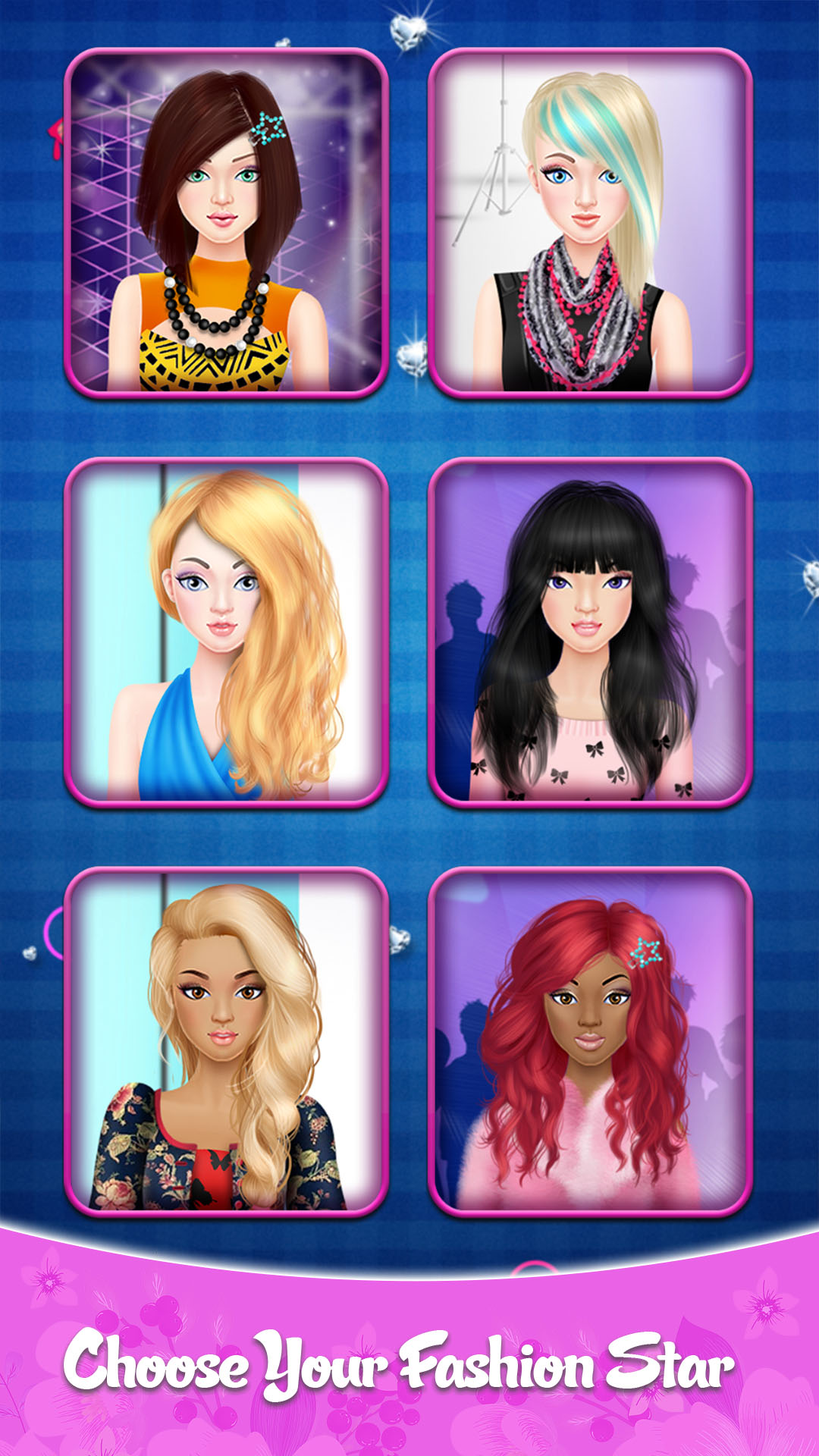The image size is (819, 1456).
Task: Pick the wavy golden-haired model in blue dress
Action: (x=226, y=633)
